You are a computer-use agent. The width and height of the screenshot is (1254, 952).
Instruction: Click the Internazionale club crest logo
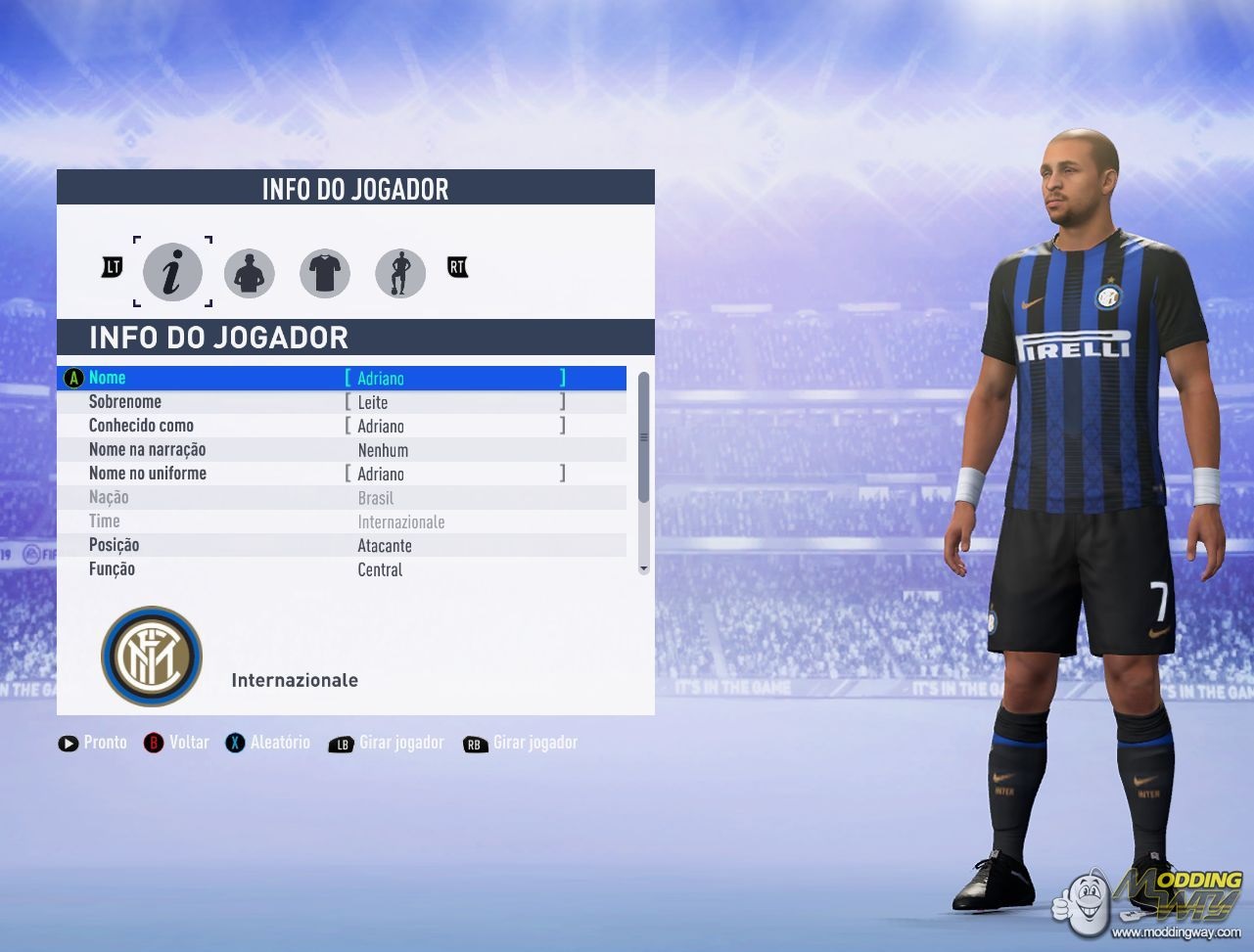click(x=152, y=654)
